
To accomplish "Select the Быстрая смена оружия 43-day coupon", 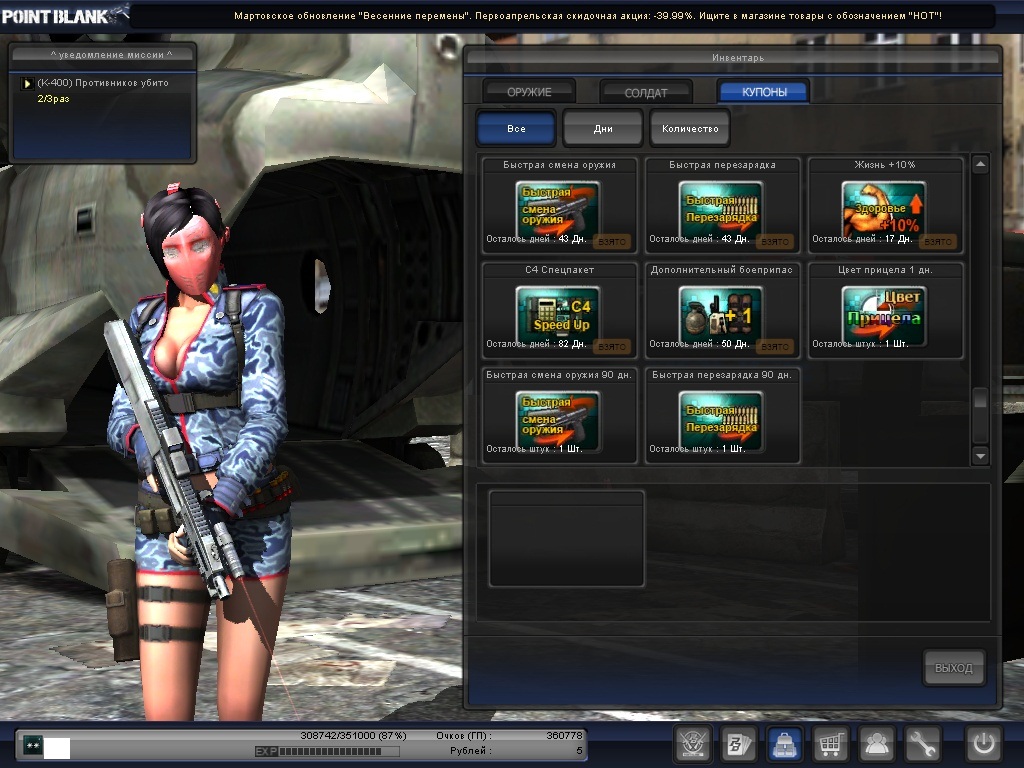I will coord(558,210).
